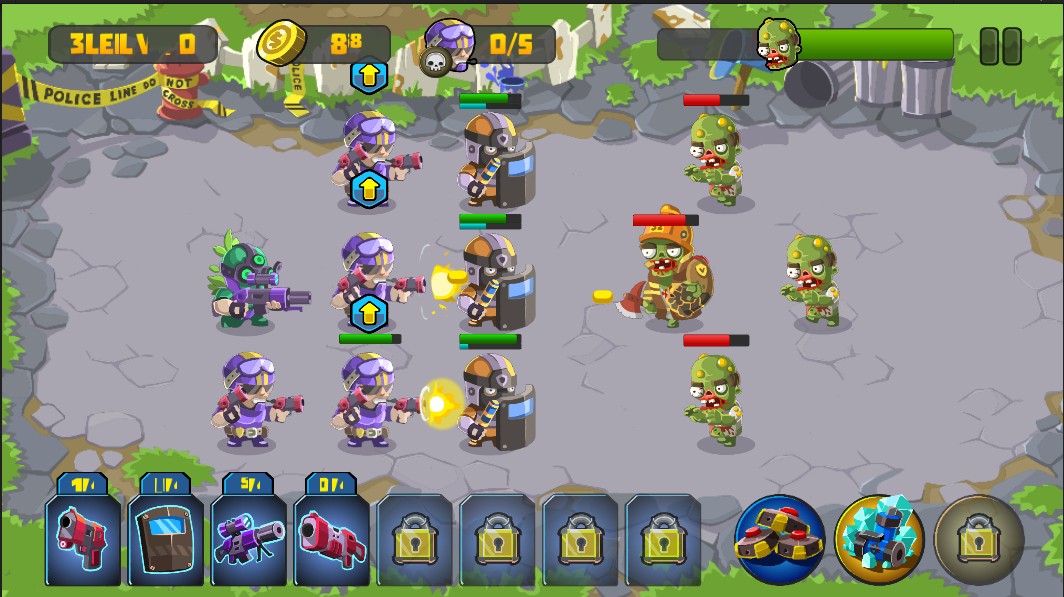Click the locked round ability button
This screenshot has width=1064, height=597.
pyautogui.click(x=978, y=540)
